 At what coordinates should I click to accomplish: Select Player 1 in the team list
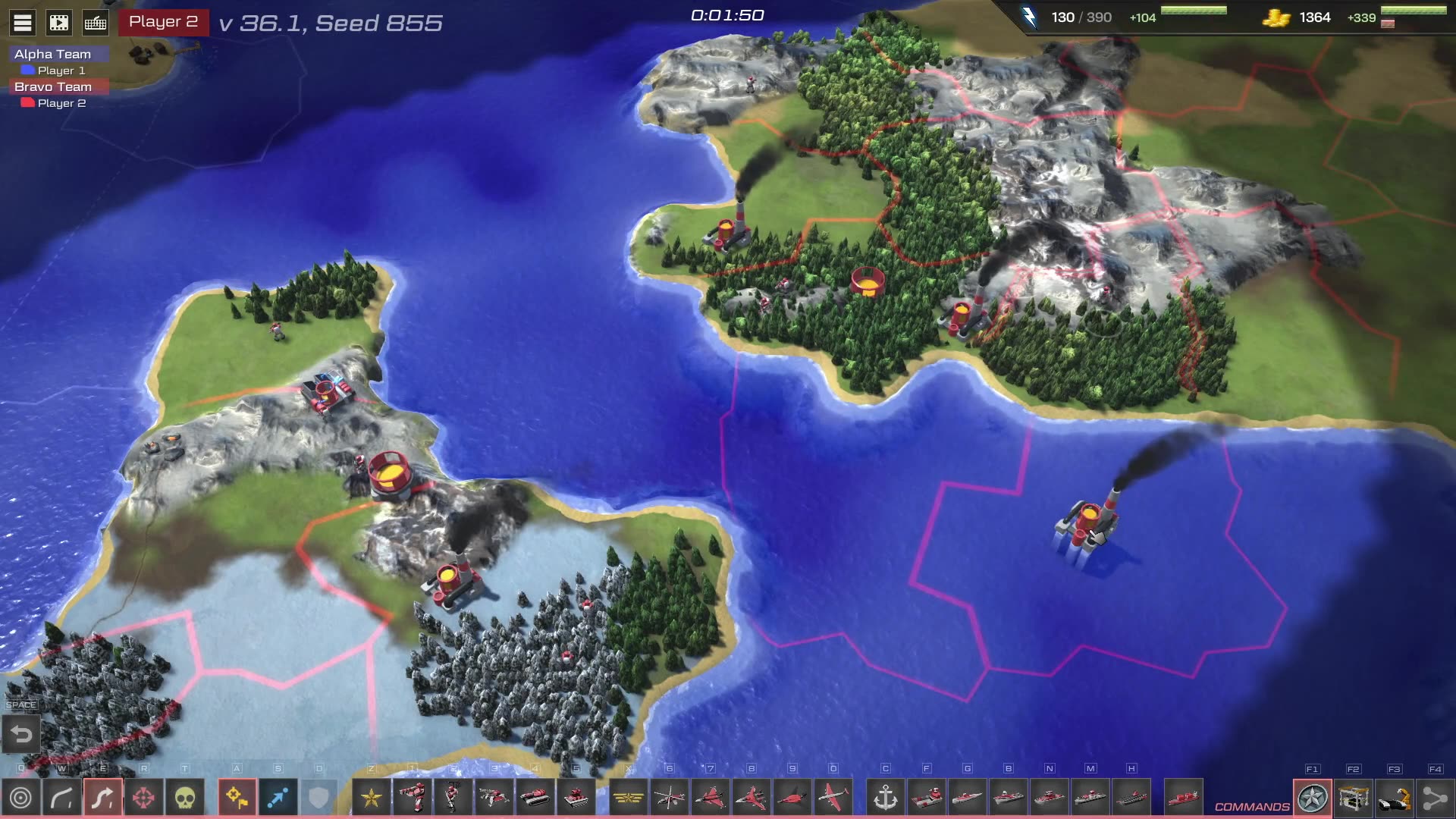pos(61,71)
